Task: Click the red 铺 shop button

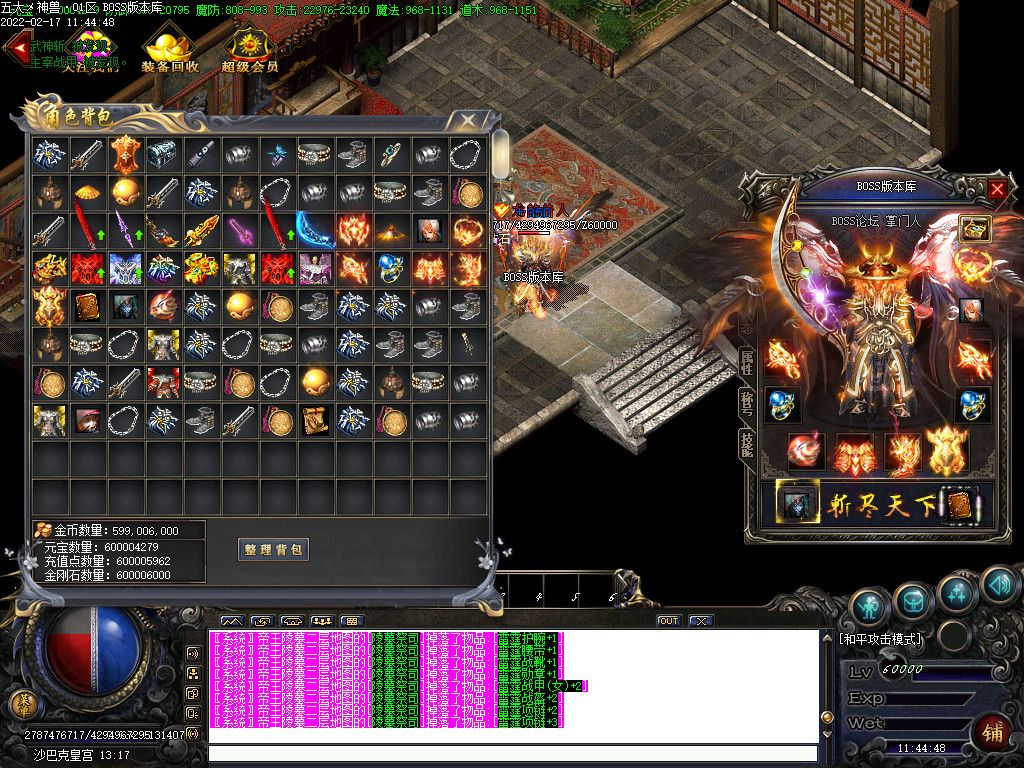Action: [x=993, y=732]
